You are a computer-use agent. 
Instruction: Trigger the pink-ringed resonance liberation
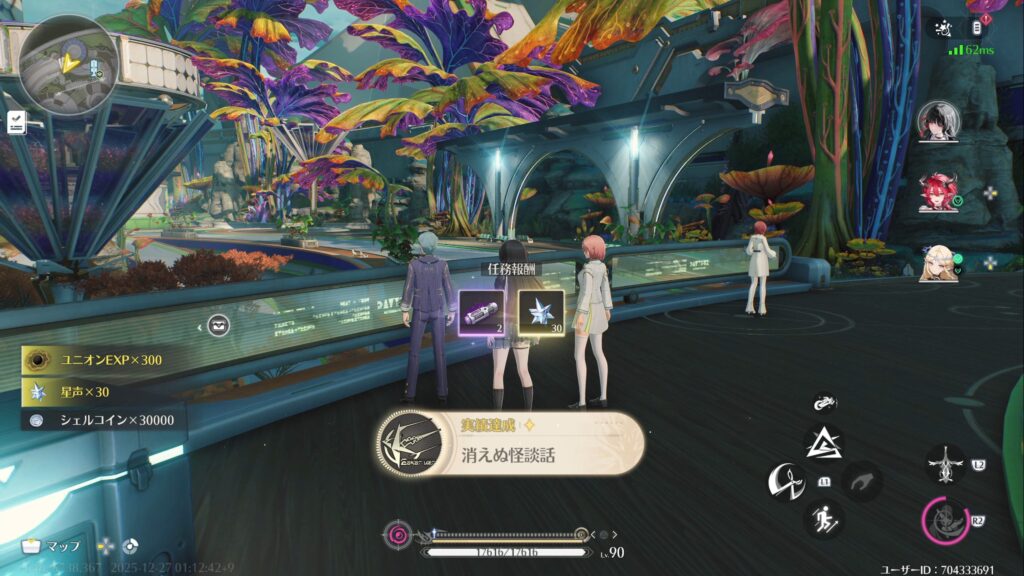point(944,519)
